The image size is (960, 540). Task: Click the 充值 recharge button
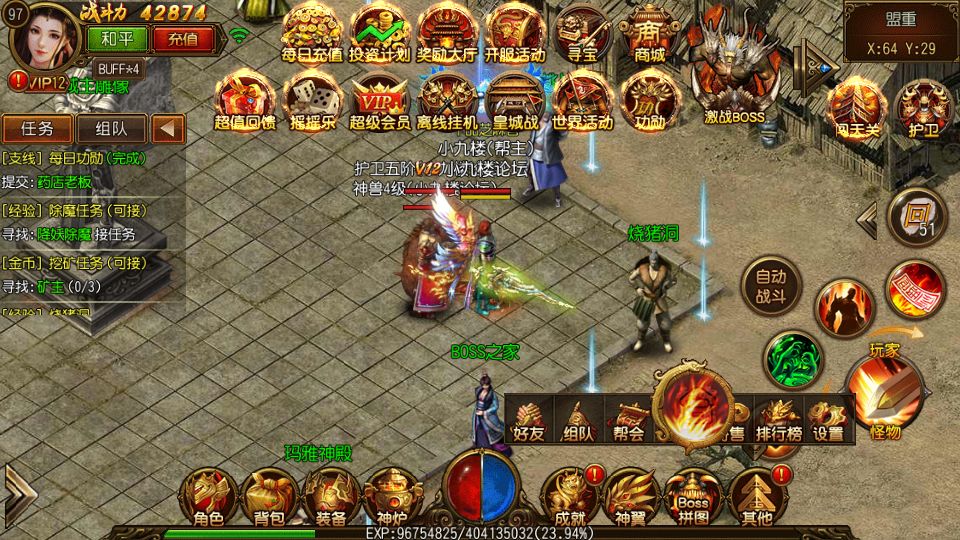[183, 40]
